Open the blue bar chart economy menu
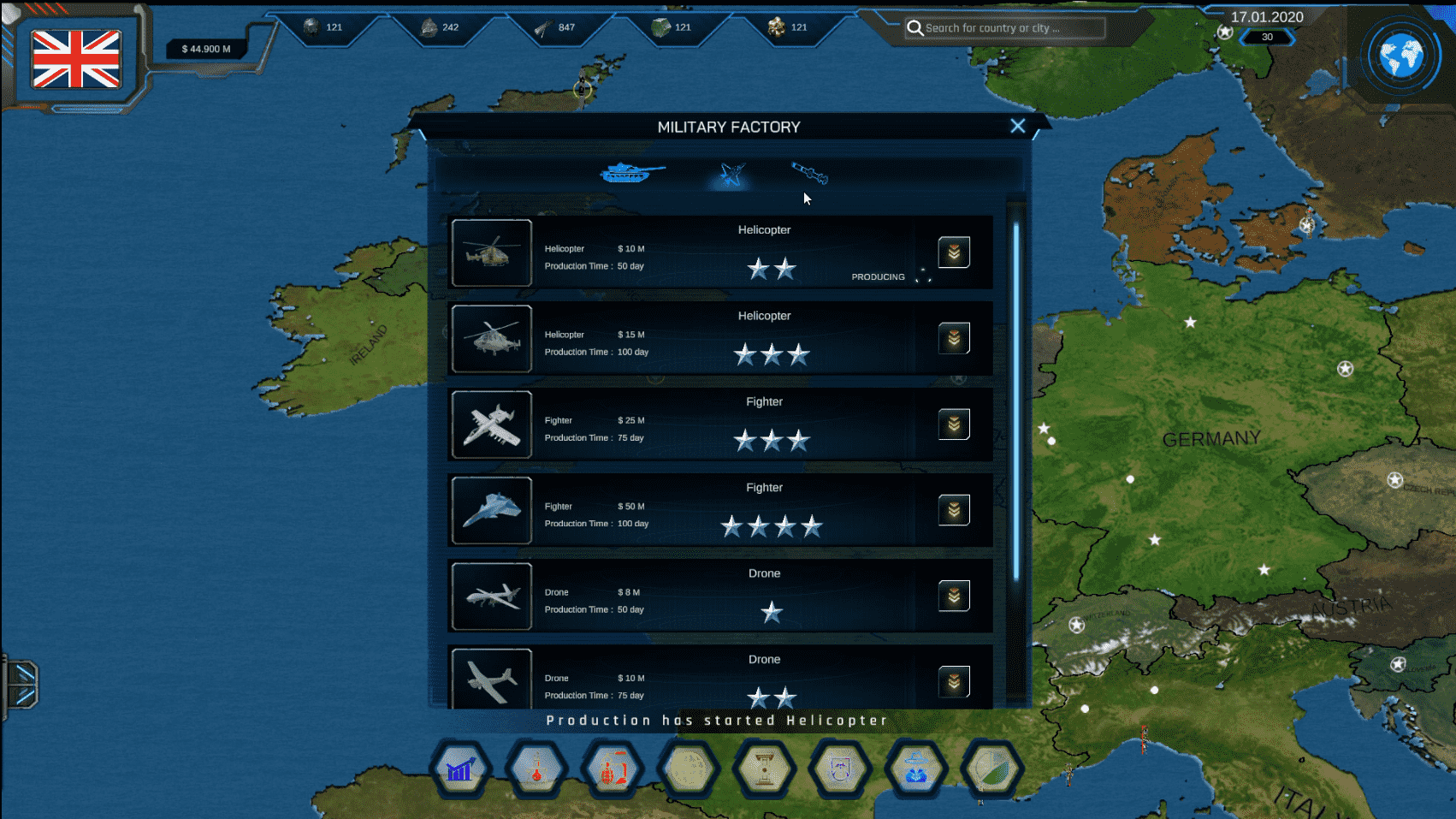The image size is (1456, 819). tap(461, 769)
